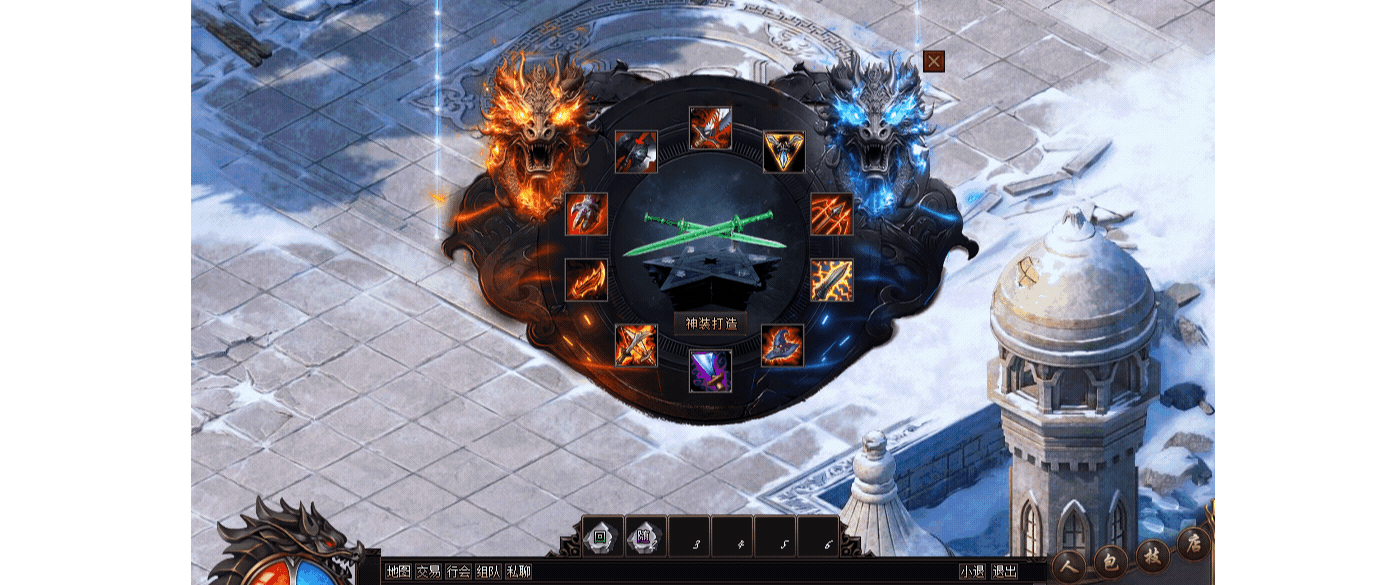Select the triple flaming arrows icon
The width and height of the screenshot is (1386, 585).
click(x=831, y=214)
